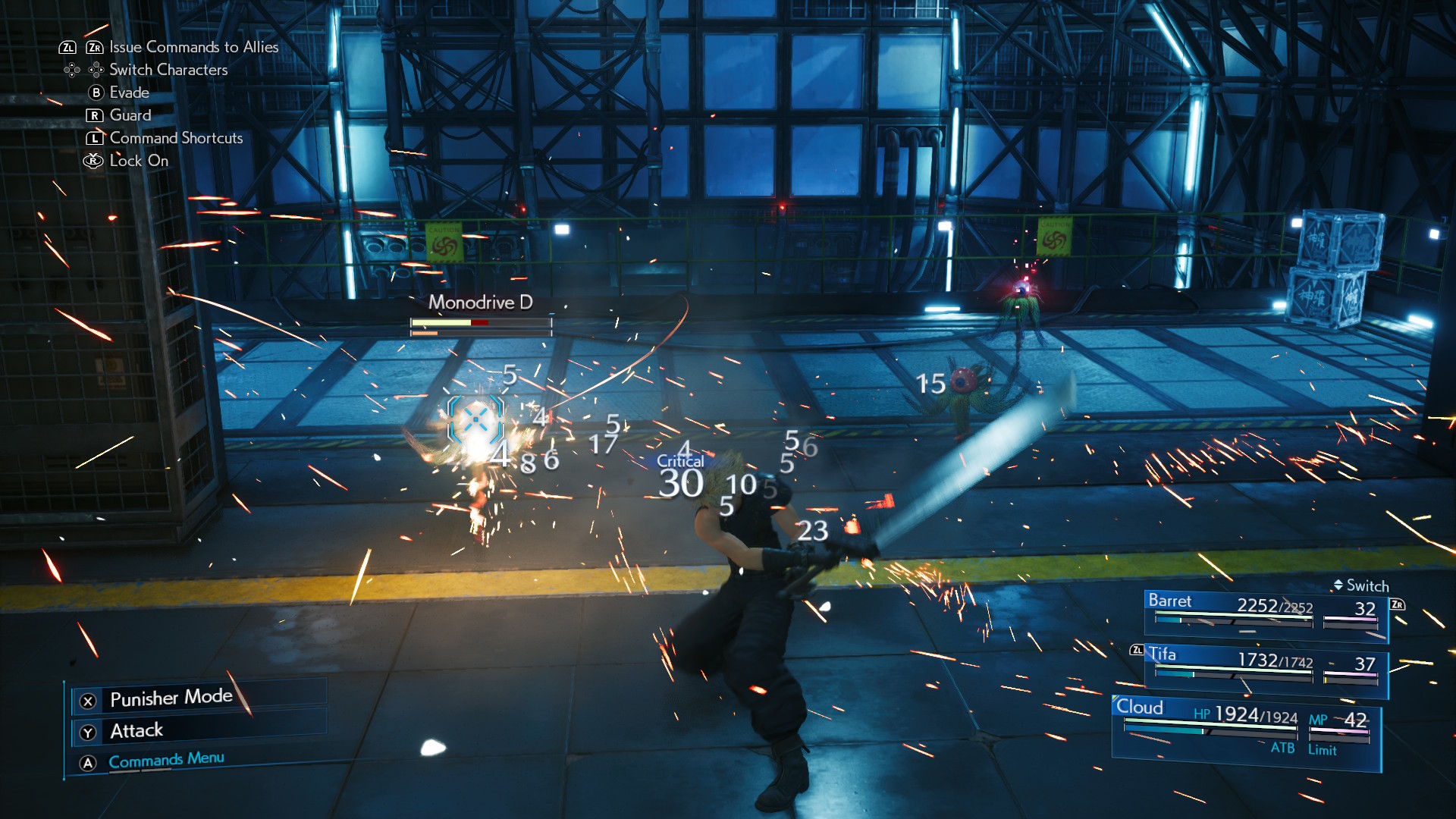Screen dimensions: 1456x819
Task: Click the right-stick Lock On icon
Action: 92,161
